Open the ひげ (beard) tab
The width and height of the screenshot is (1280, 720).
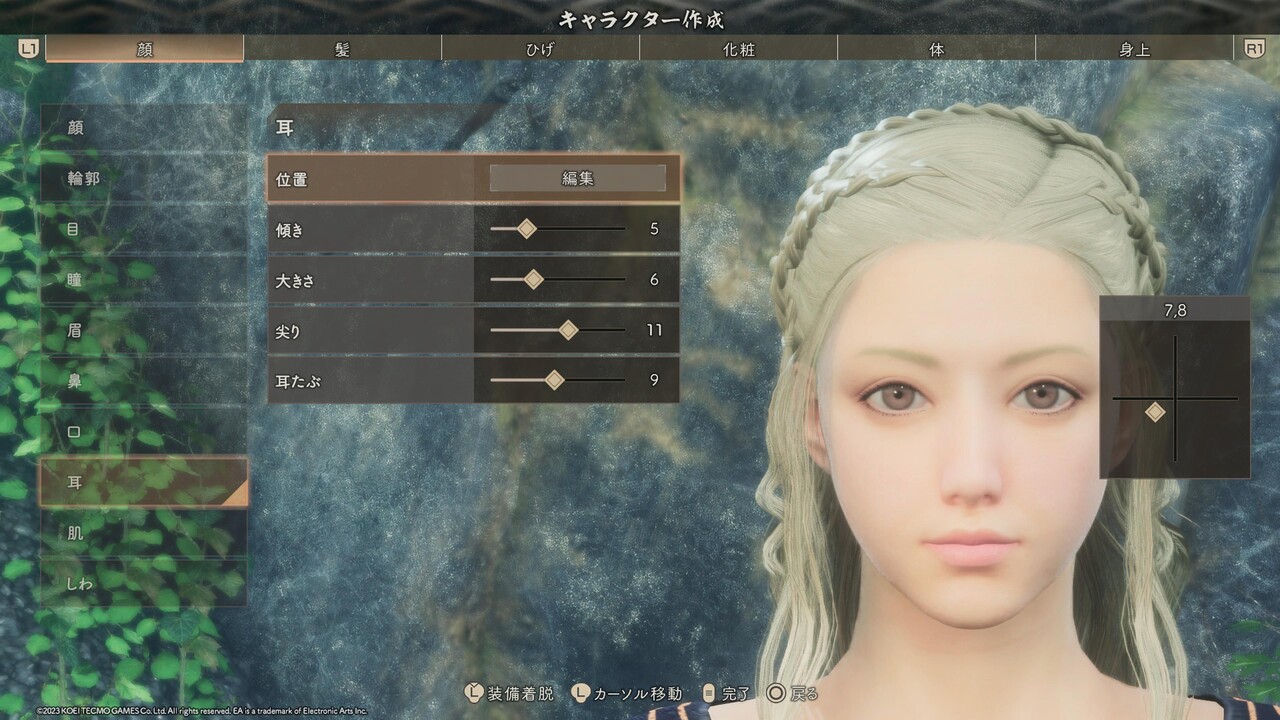539,49
